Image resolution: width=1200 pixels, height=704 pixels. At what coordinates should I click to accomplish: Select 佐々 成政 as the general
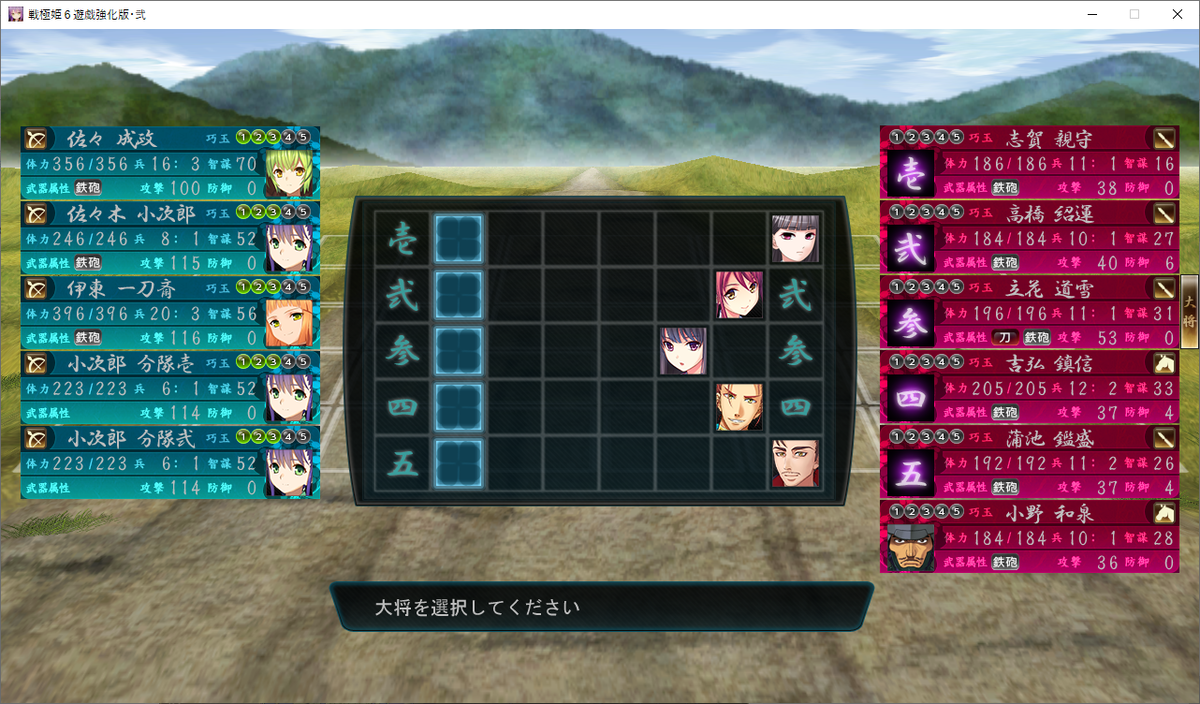(x=170, y=162)
